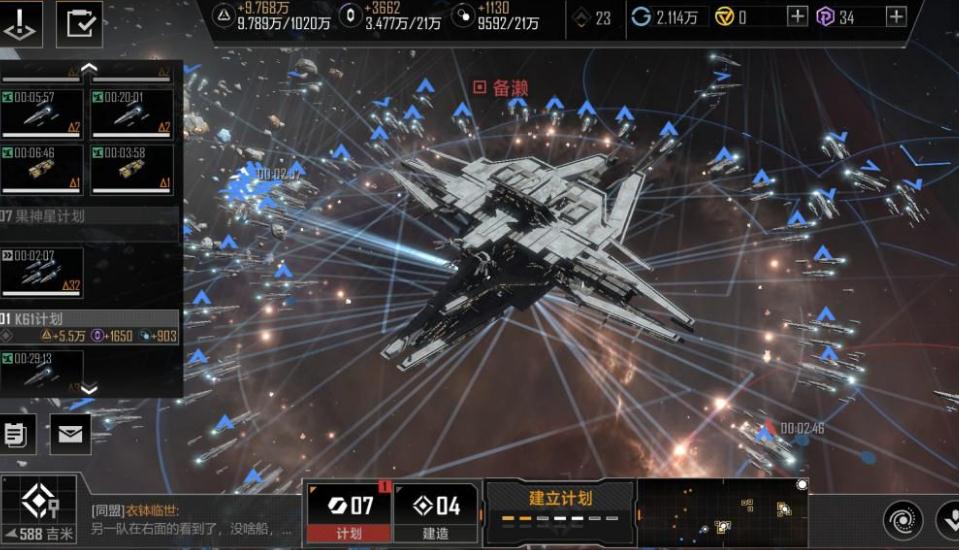The width and height of the screenshot is (959, 550).
Task: Select the cargo slot timed 00:03:58
Action: 132,169
